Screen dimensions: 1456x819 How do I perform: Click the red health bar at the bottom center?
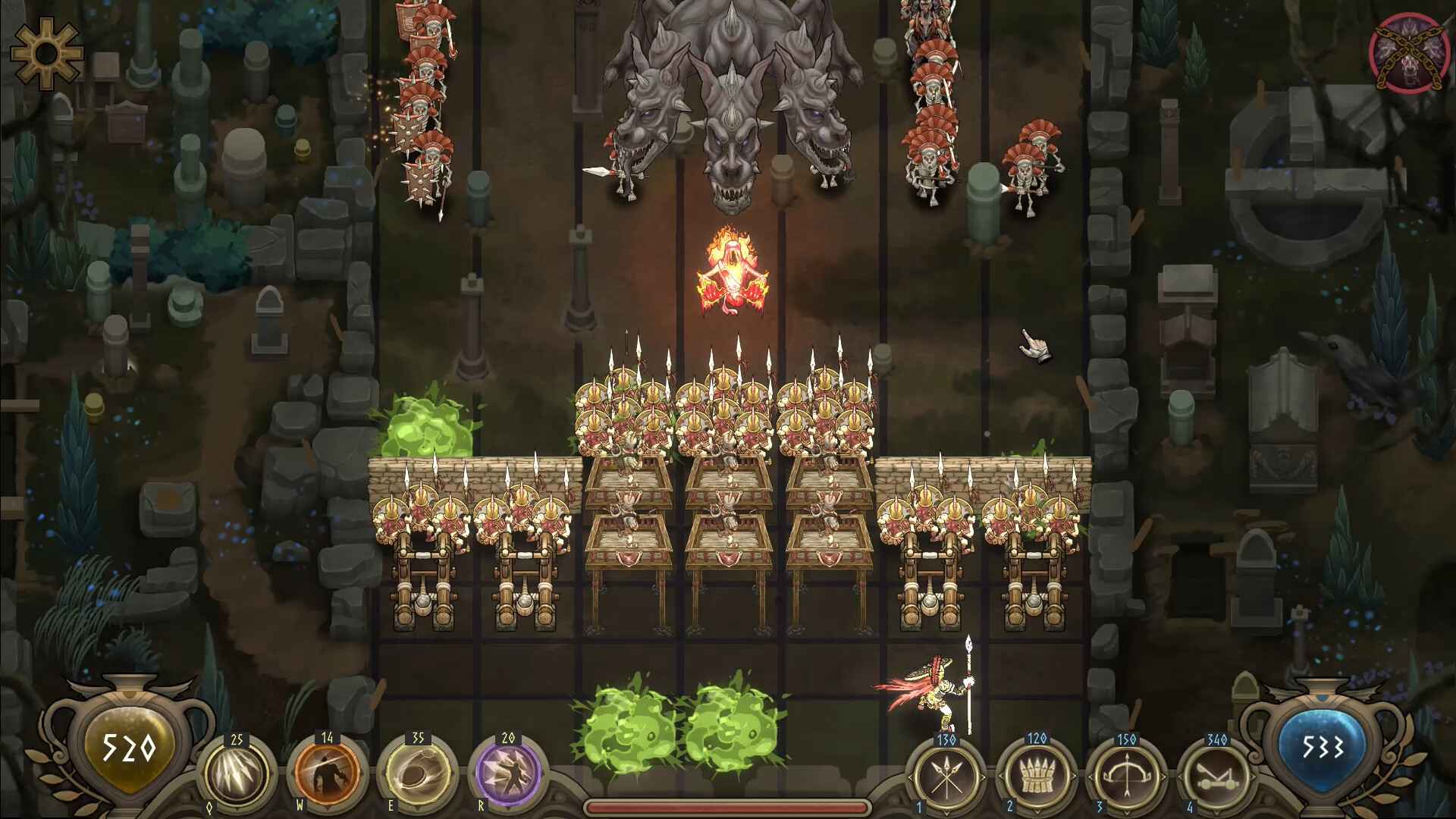click(726, 806)
